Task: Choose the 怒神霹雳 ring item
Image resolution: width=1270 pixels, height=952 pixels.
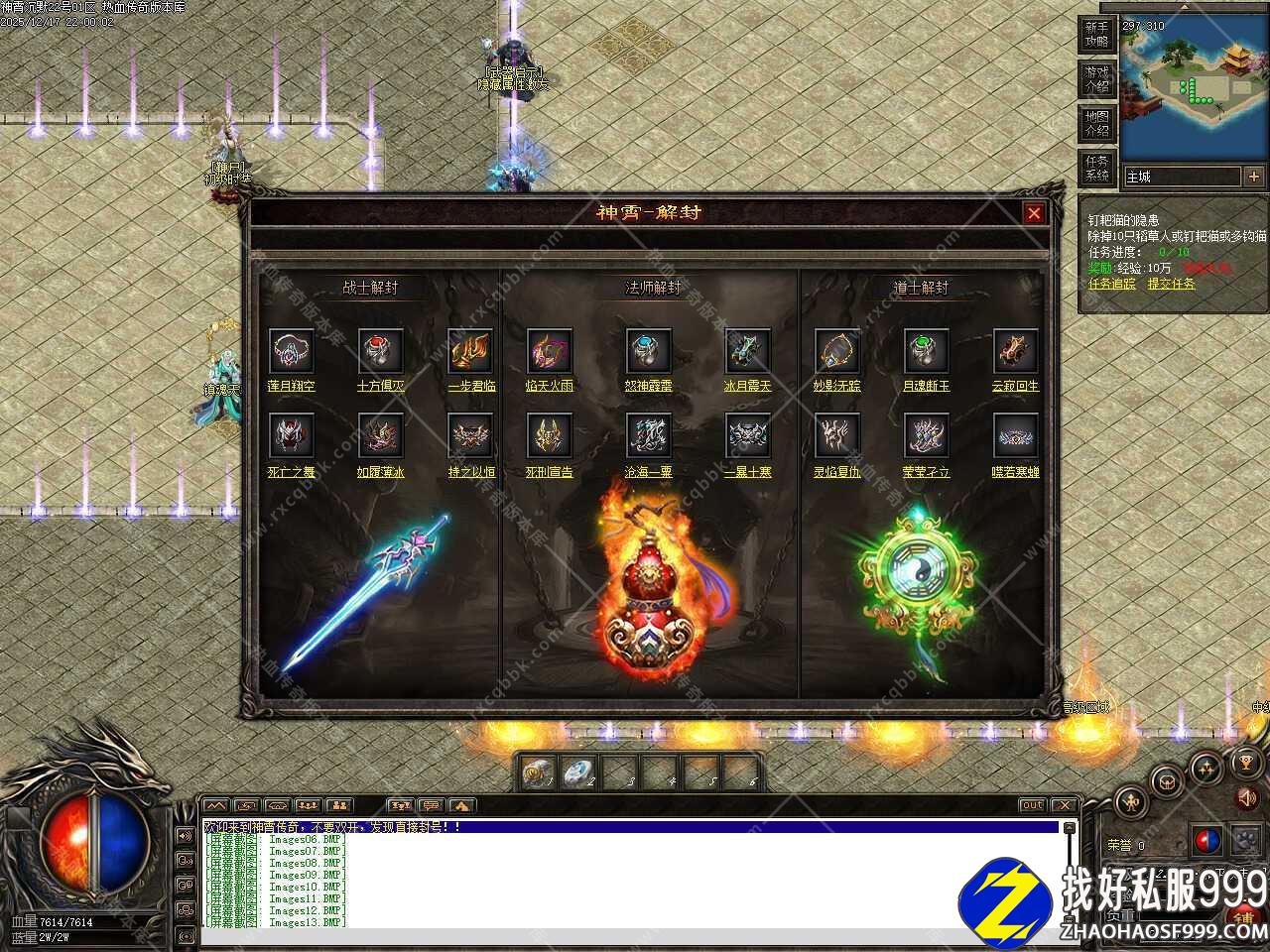Action: (649, 351)
